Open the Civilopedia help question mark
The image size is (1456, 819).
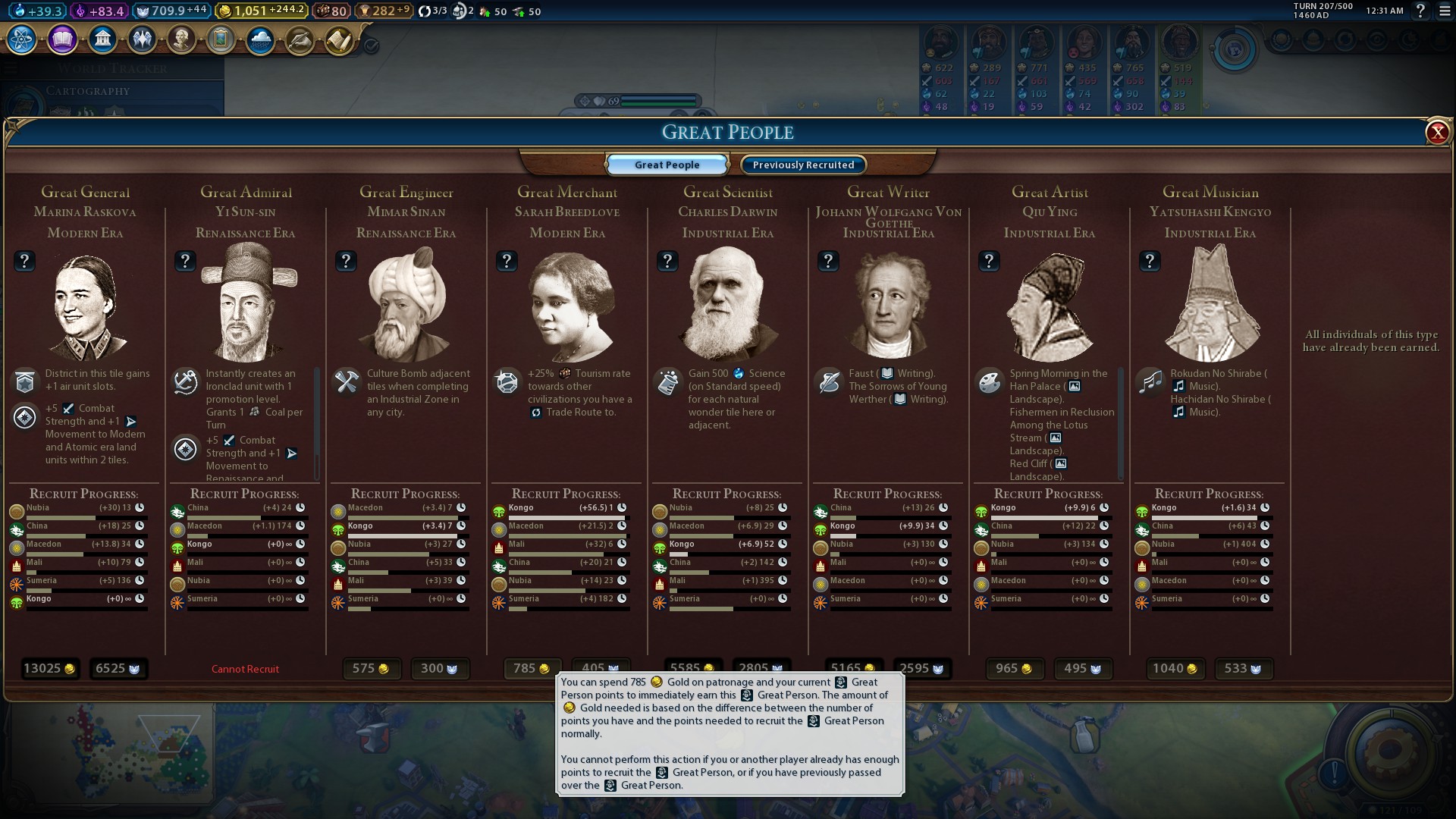pos(1420,11)
